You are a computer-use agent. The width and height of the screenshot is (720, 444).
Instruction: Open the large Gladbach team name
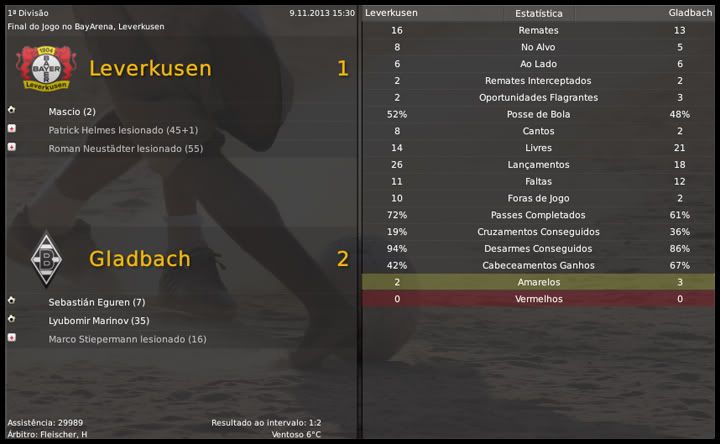coord(139,259)
